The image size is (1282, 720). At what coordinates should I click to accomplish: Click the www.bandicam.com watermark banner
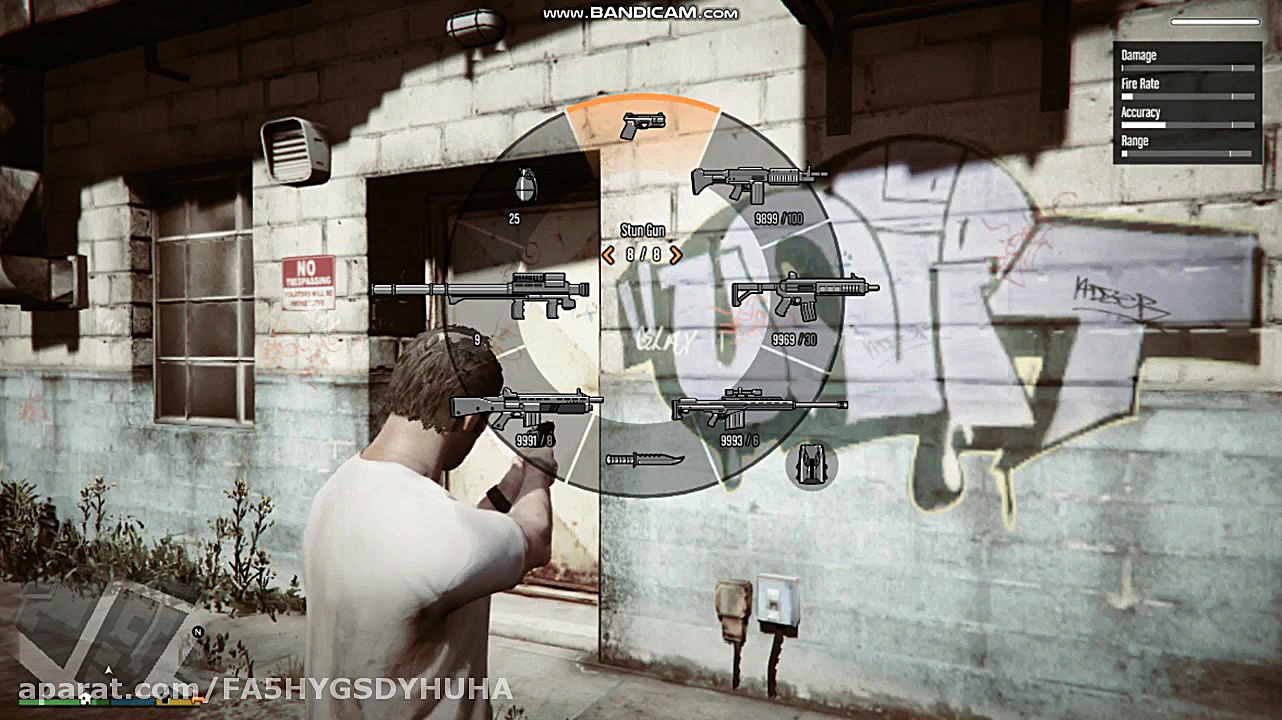[640, 14]
